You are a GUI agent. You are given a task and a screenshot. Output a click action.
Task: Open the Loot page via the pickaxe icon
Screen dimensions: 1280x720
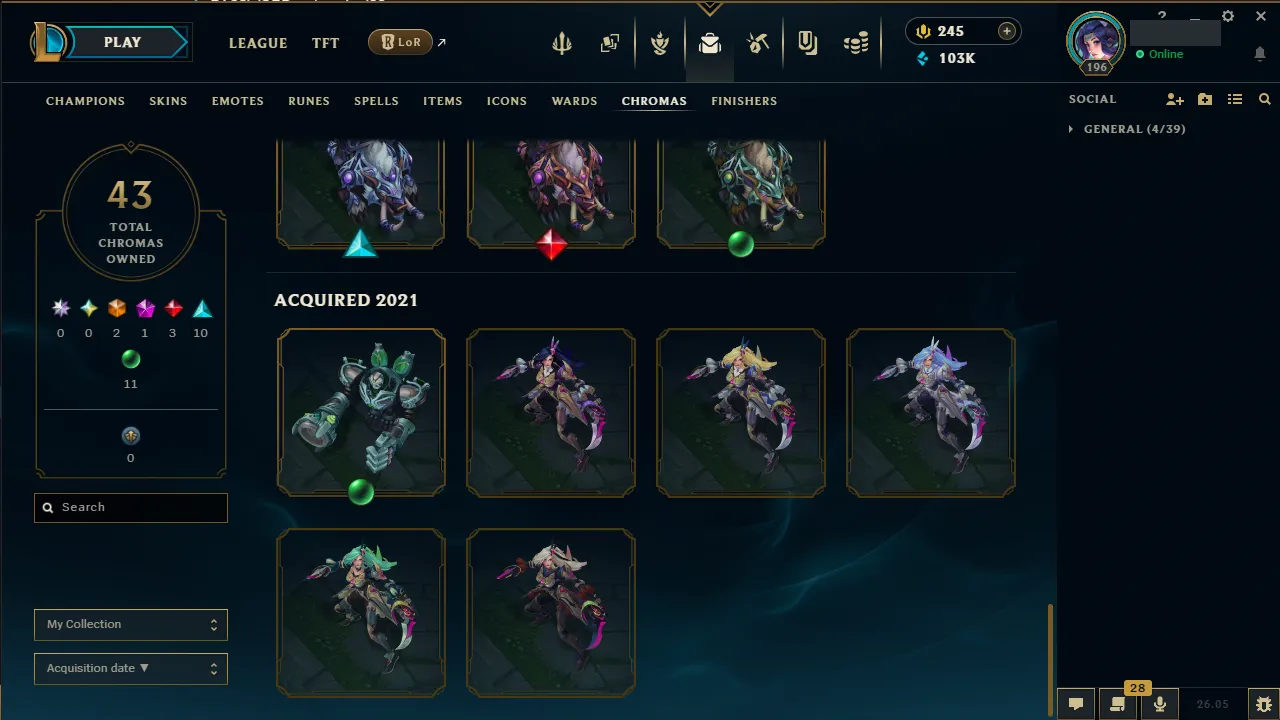(758, 42)
